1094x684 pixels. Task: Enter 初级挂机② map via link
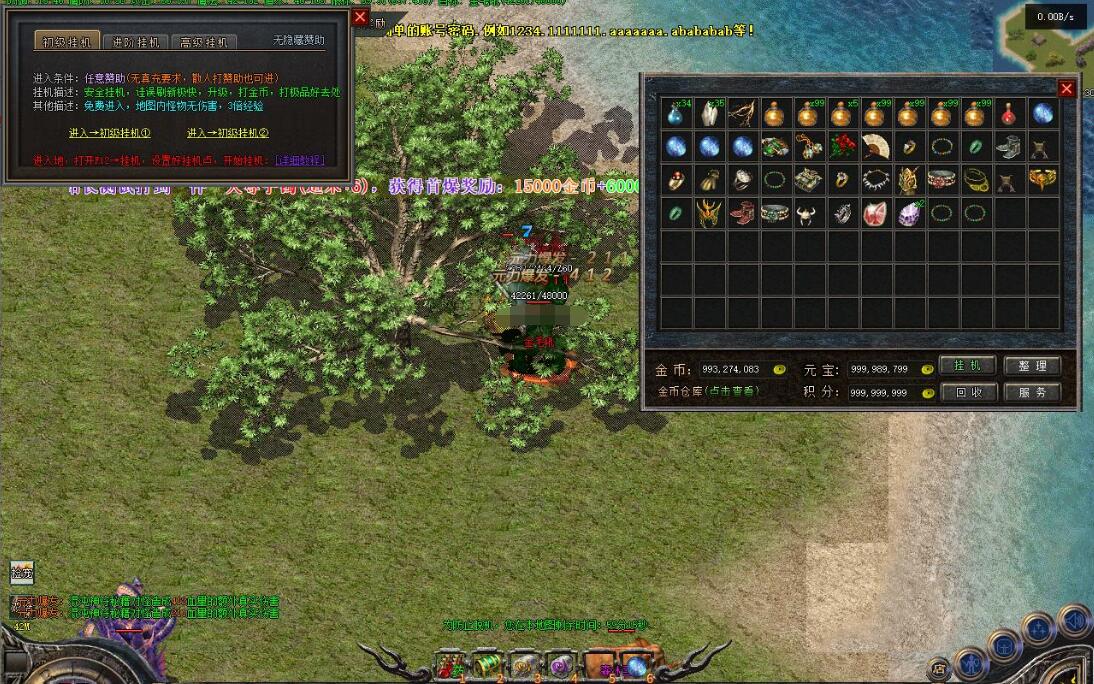pos(228,132)
